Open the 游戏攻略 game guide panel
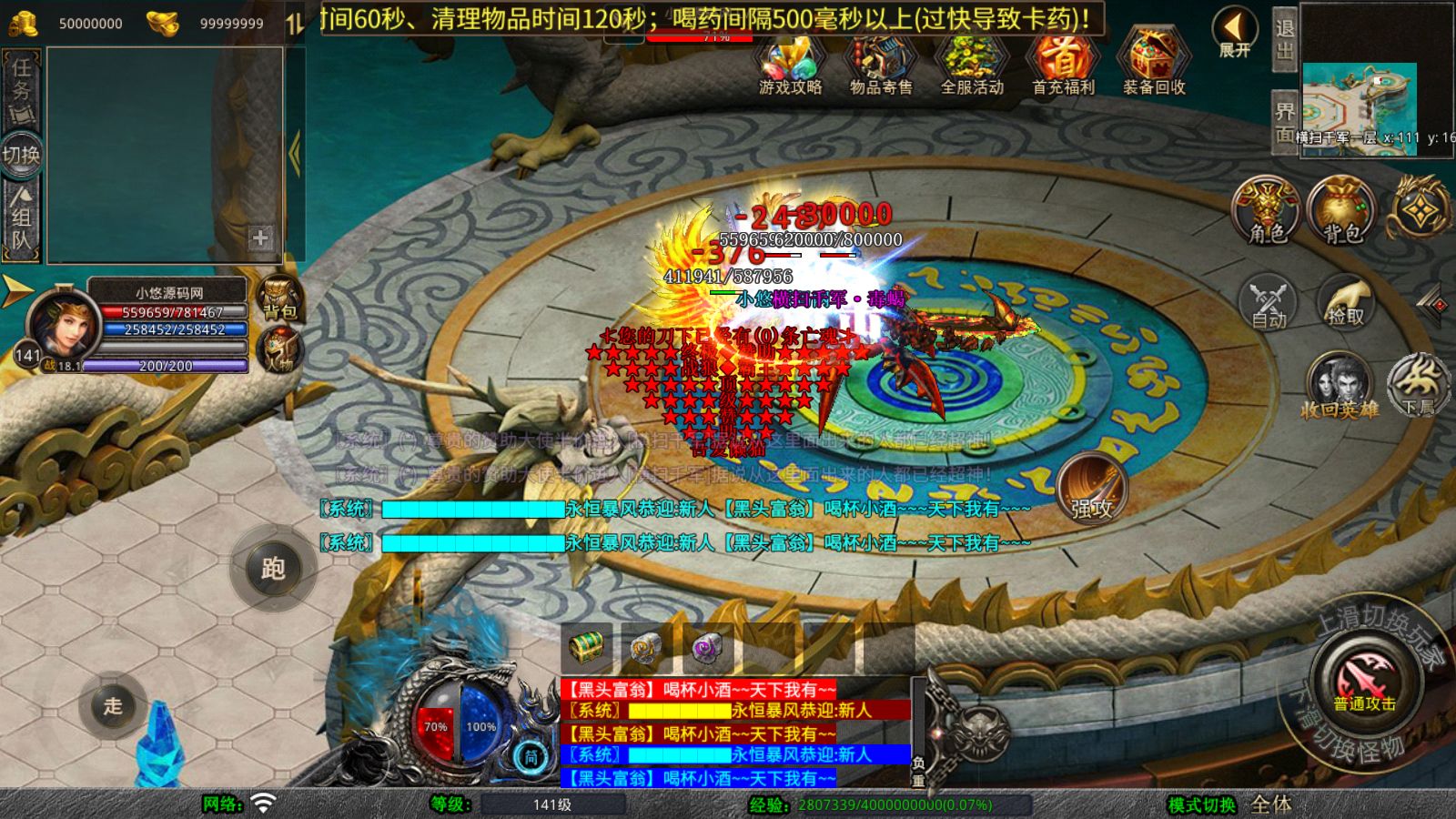 pyautogui.click(x=789, y=66)
